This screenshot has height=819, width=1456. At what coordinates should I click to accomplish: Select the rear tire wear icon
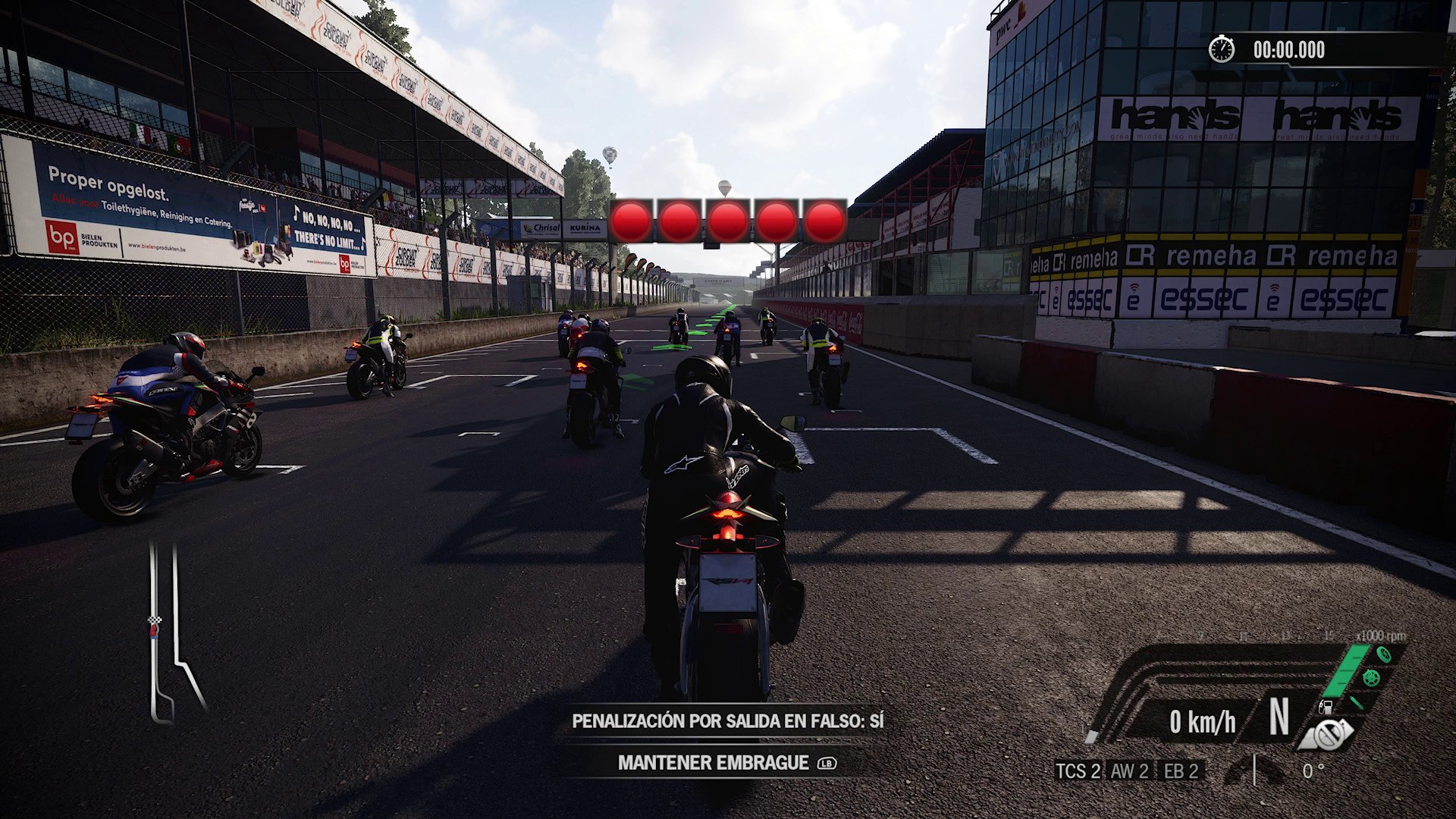[1371, 678]
